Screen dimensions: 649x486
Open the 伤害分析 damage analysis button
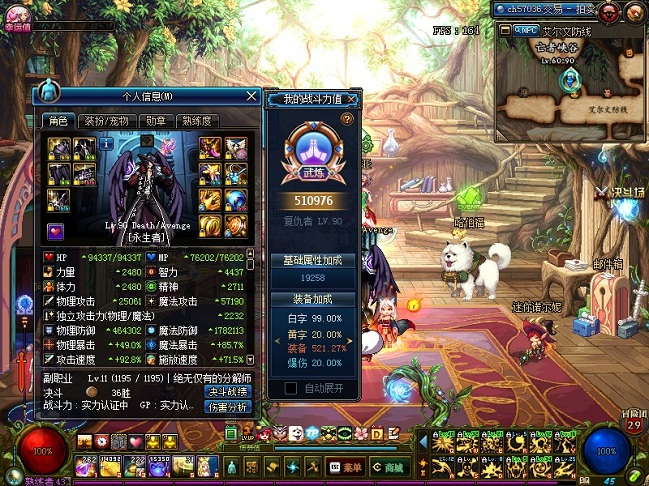coord(226,407)
